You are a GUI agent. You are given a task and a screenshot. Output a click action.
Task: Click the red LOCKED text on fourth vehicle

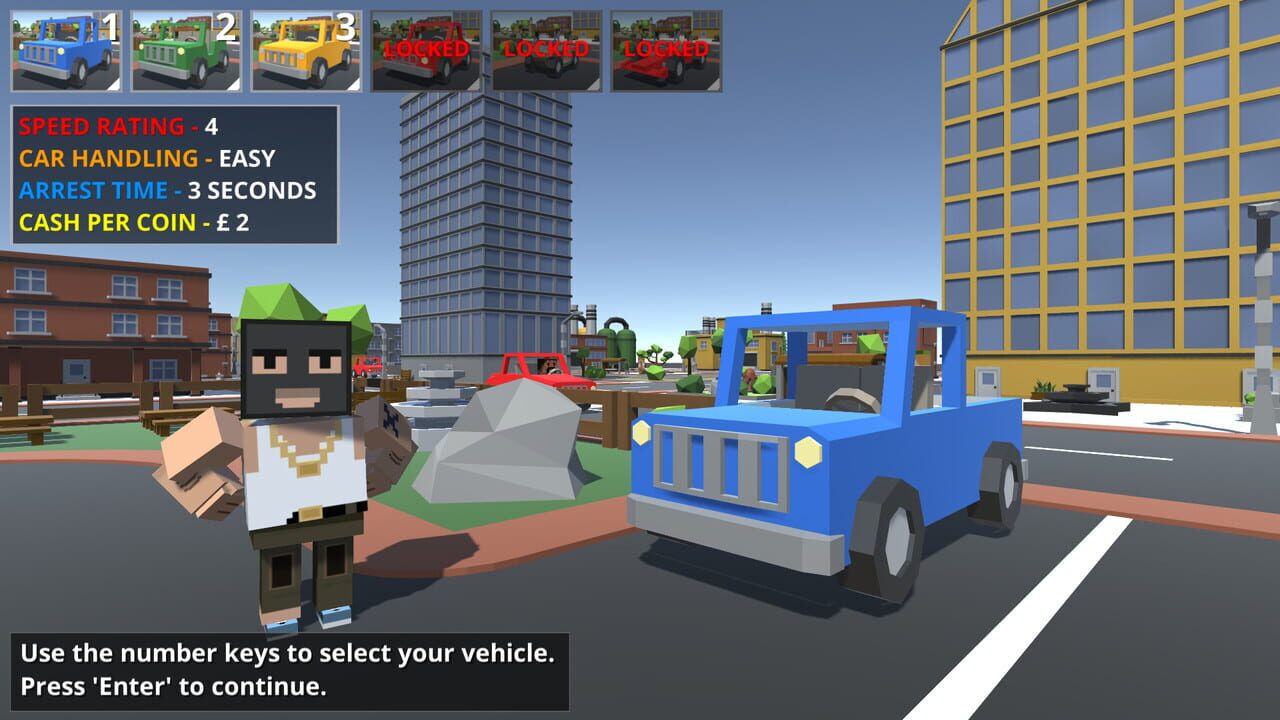point(424,50)
